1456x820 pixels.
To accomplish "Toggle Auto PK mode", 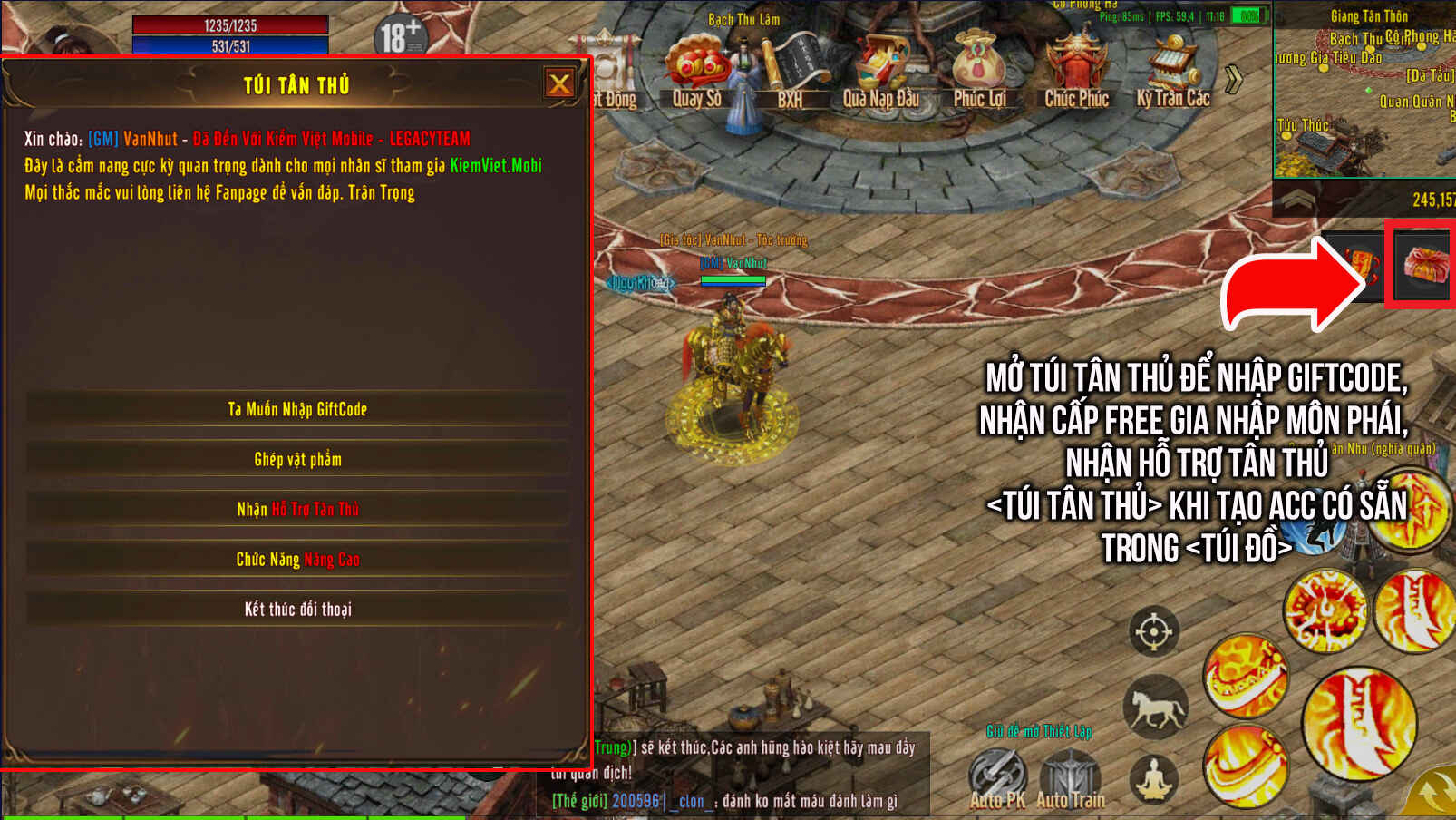I will (x=997, y=778).
